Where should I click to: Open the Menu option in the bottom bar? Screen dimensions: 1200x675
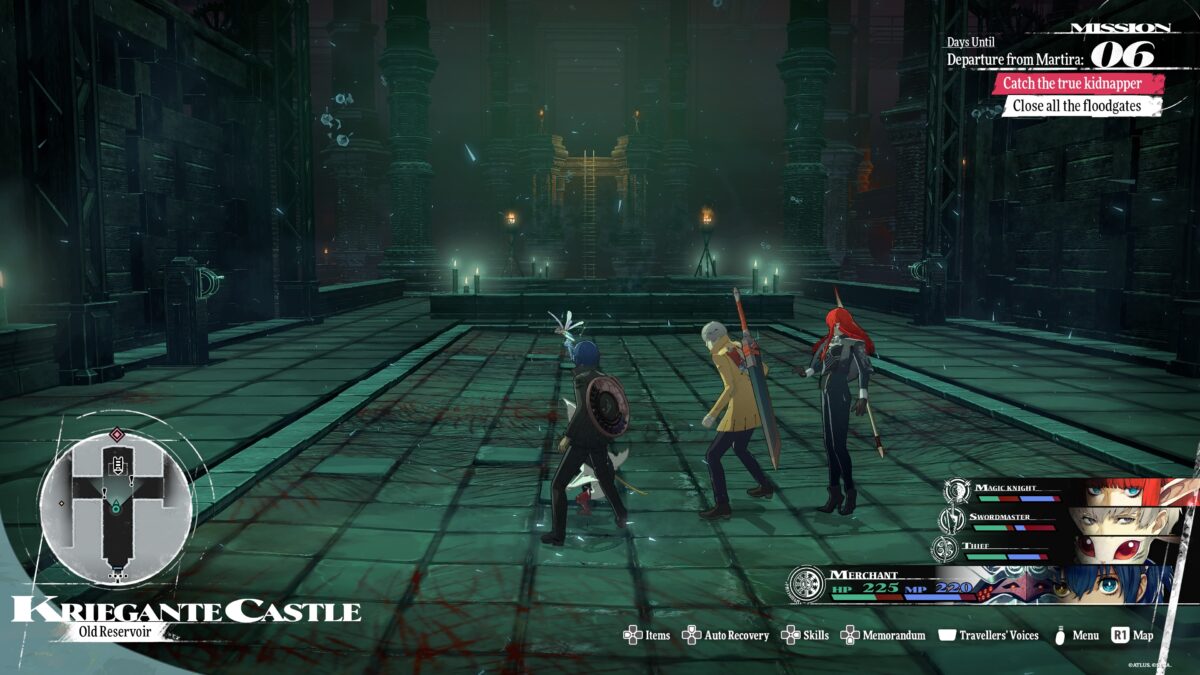(x=1077, y=635)
